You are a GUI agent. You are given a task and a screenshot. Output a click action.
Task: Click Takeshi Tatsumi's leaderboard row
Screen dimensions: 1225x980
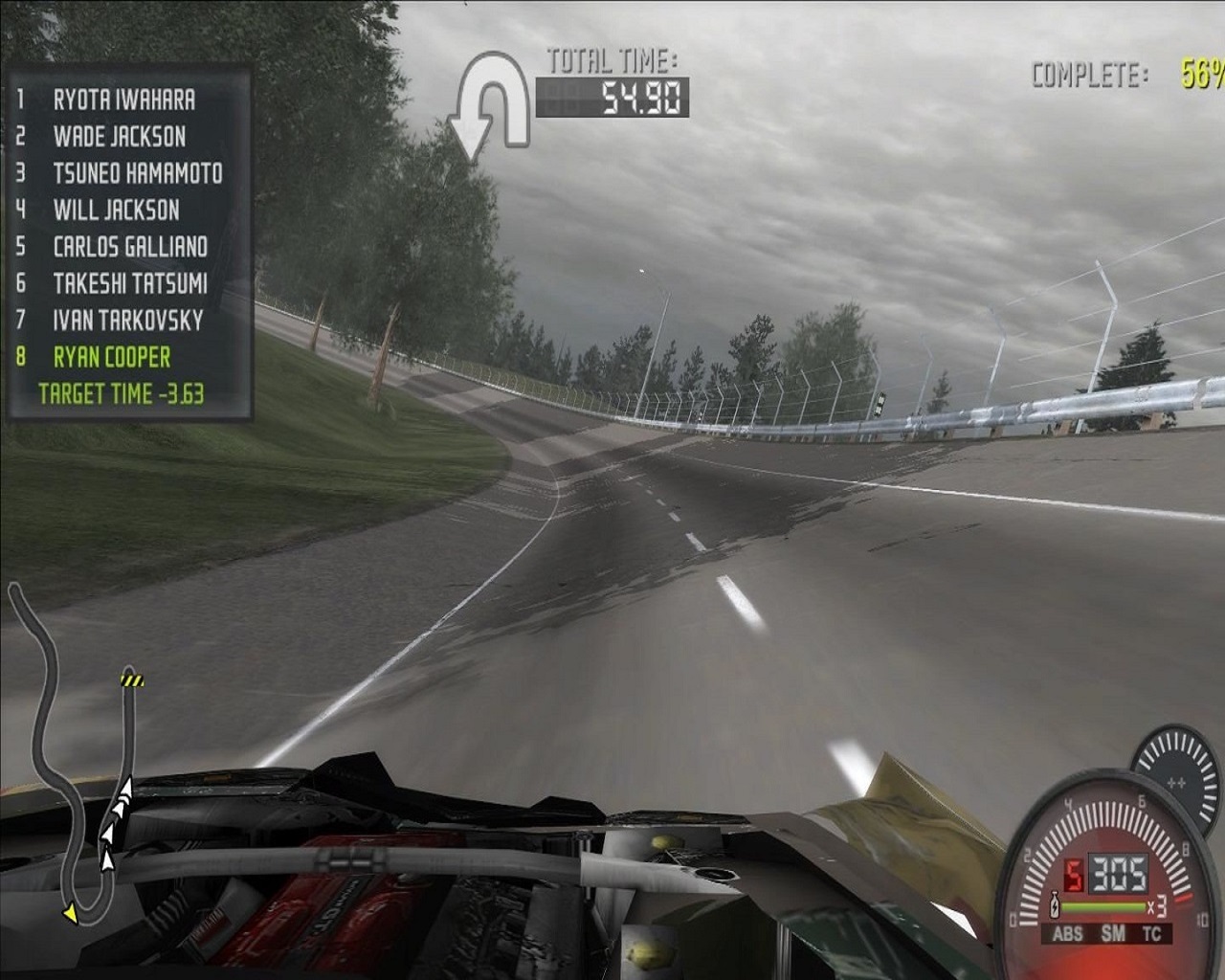tap(130, 283)
